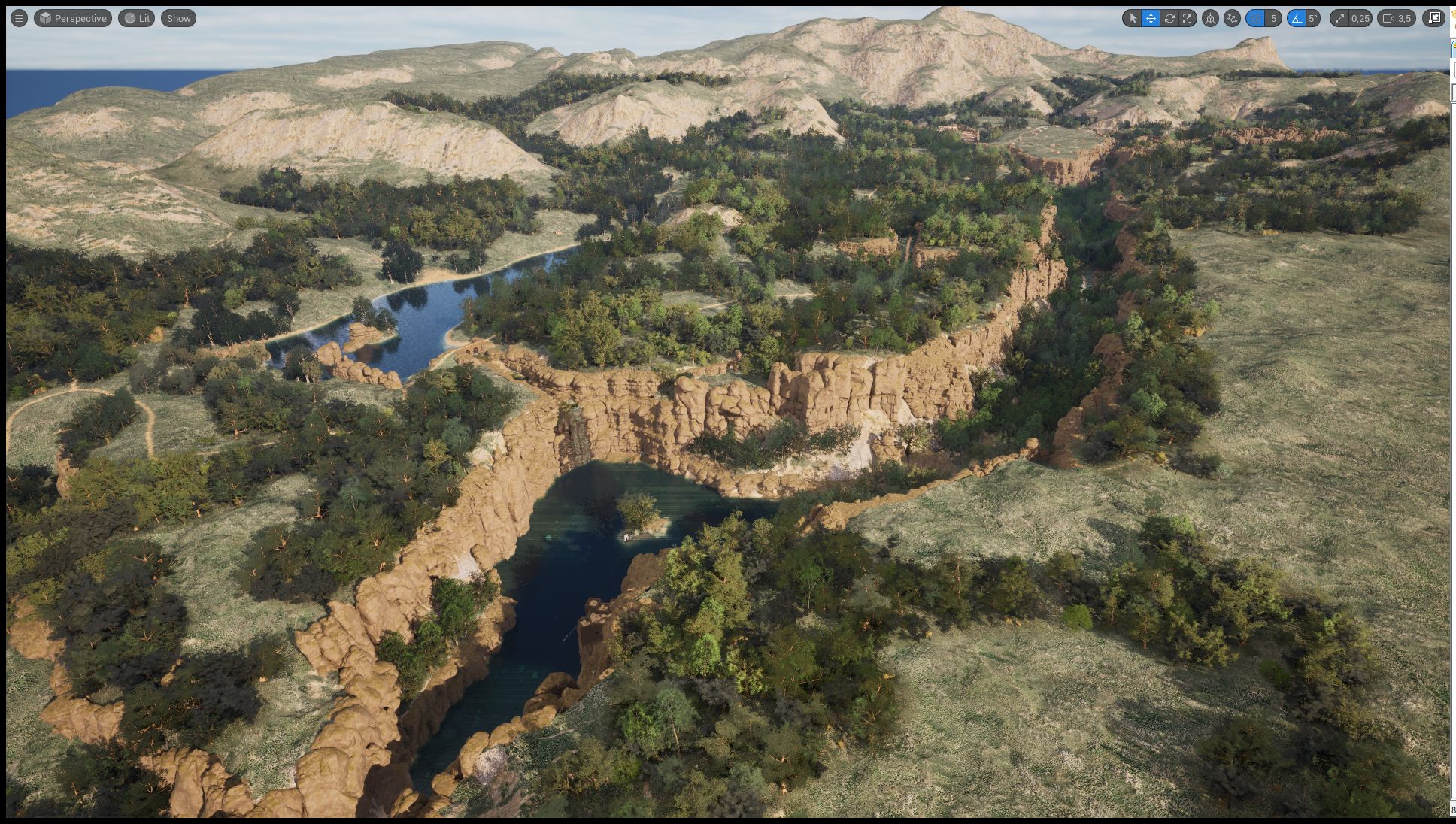Disable rotation snapping

point(1295,18)
